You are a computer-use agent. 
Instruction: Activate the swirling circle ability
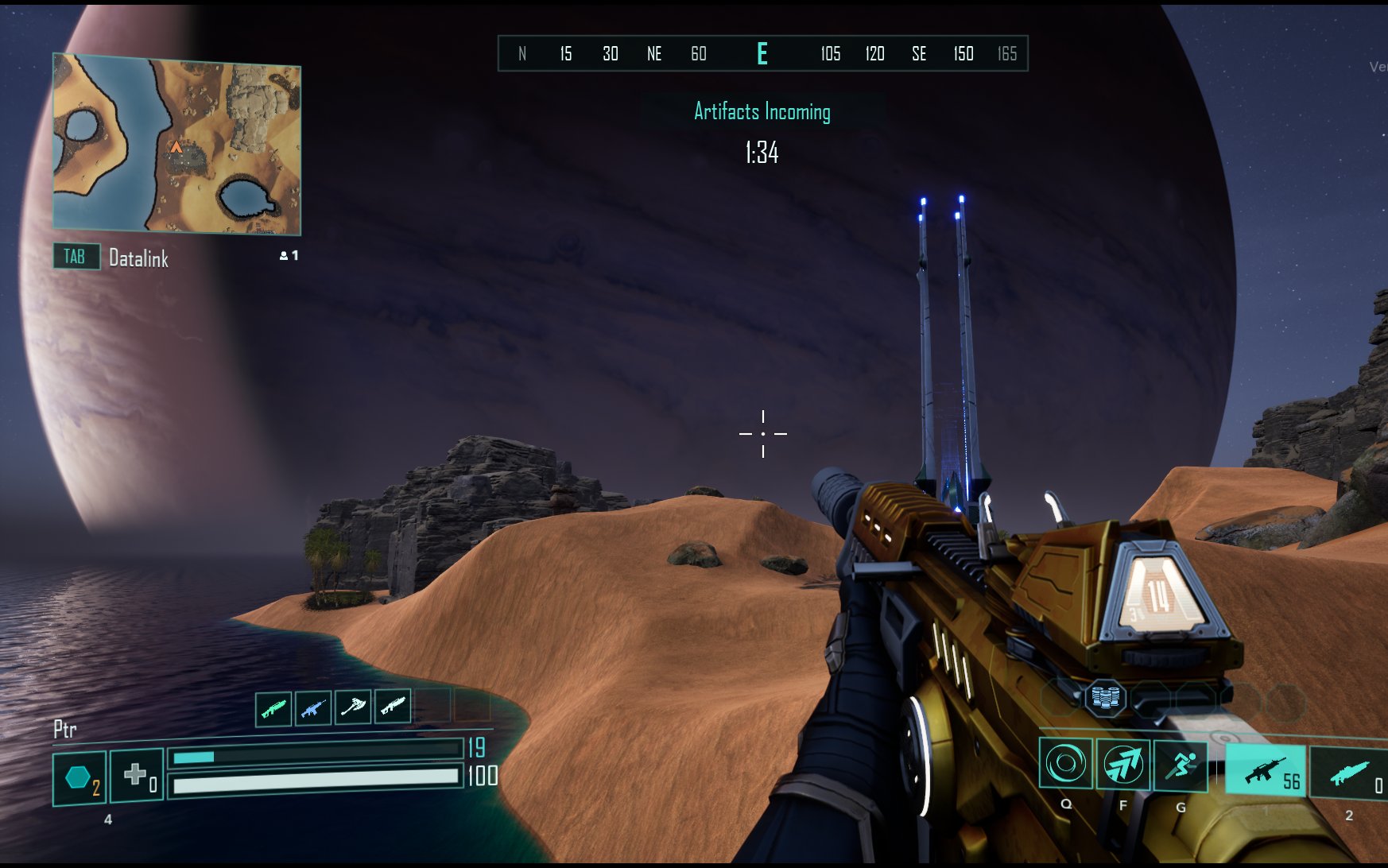1065,764
